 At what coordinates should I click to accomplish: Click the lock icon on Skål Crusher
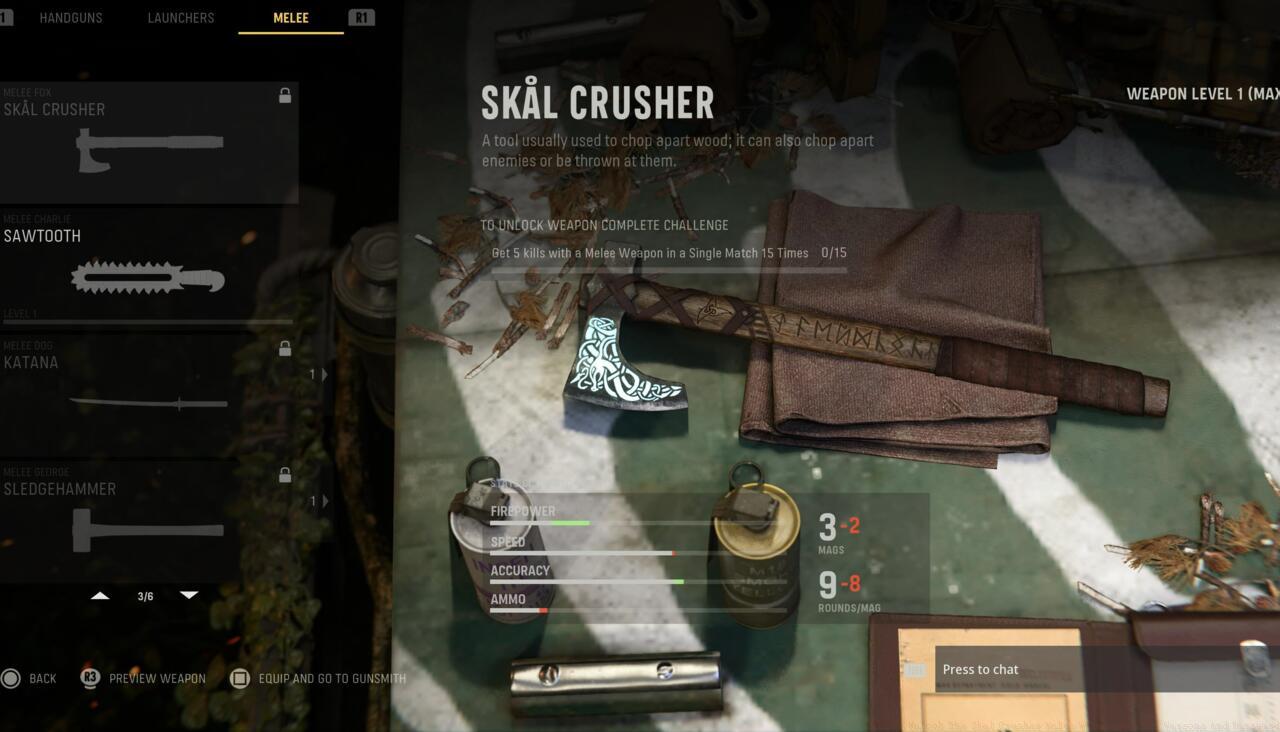(x=285, y=95)
